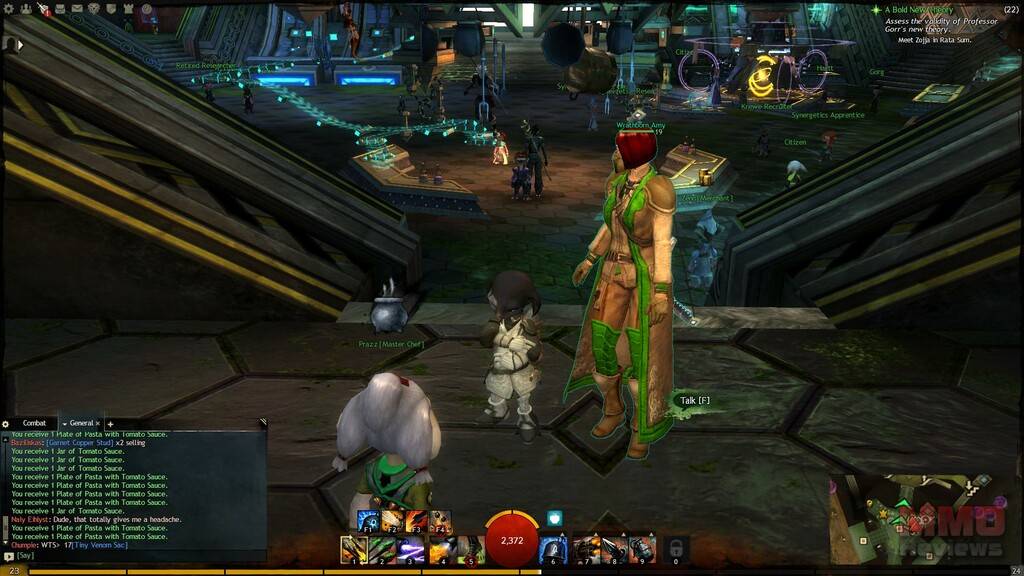Viewport: 1024px width, 576px height.
Task: Open the PvP castle tower icon
Action: (128, 9)
